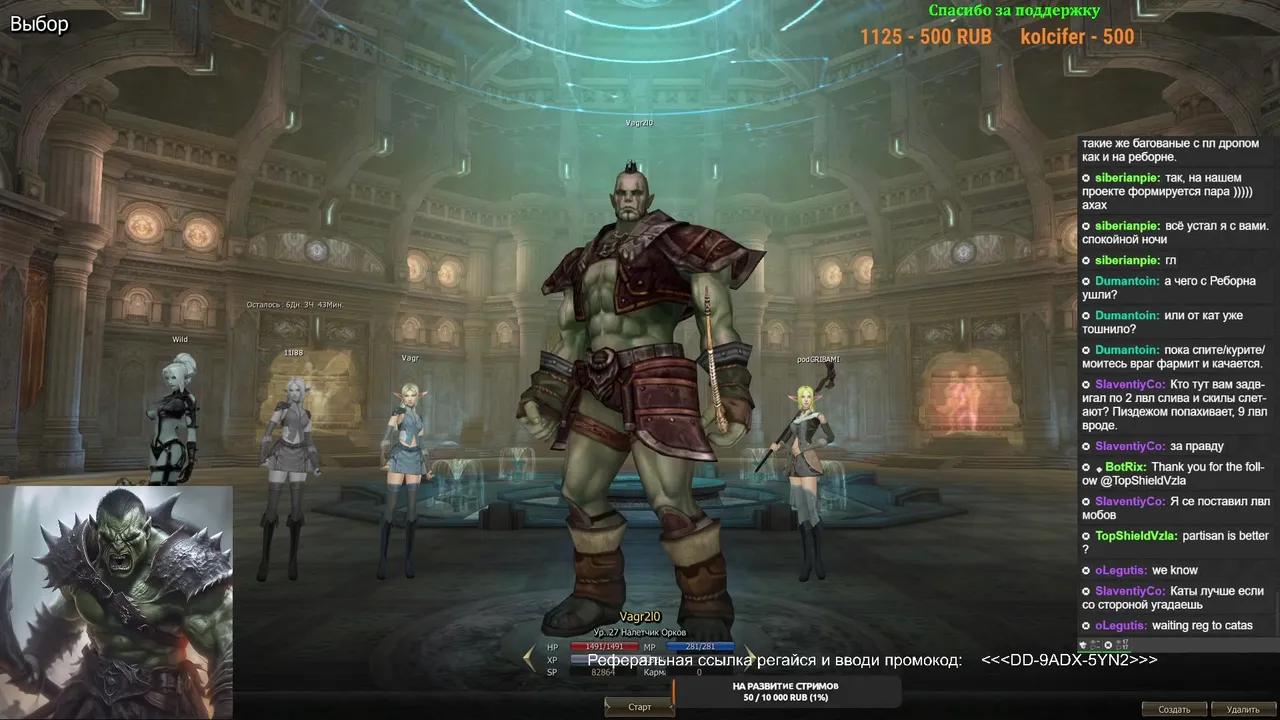This screenshot has height=720, width=1280.
Task: Delete the character with Удалить
Action: pyautogui.click(x=1242, y=709)
